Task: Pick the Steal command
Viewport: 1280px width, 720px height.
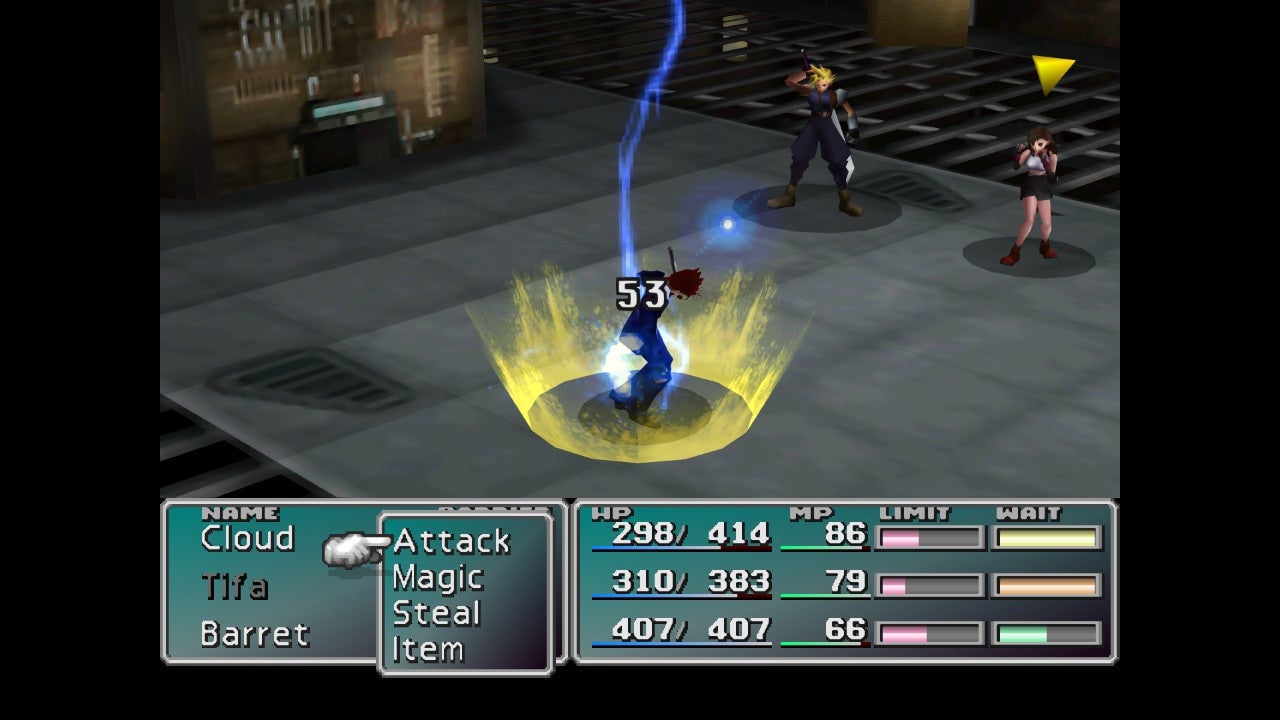Action: [x=436, y=613]
